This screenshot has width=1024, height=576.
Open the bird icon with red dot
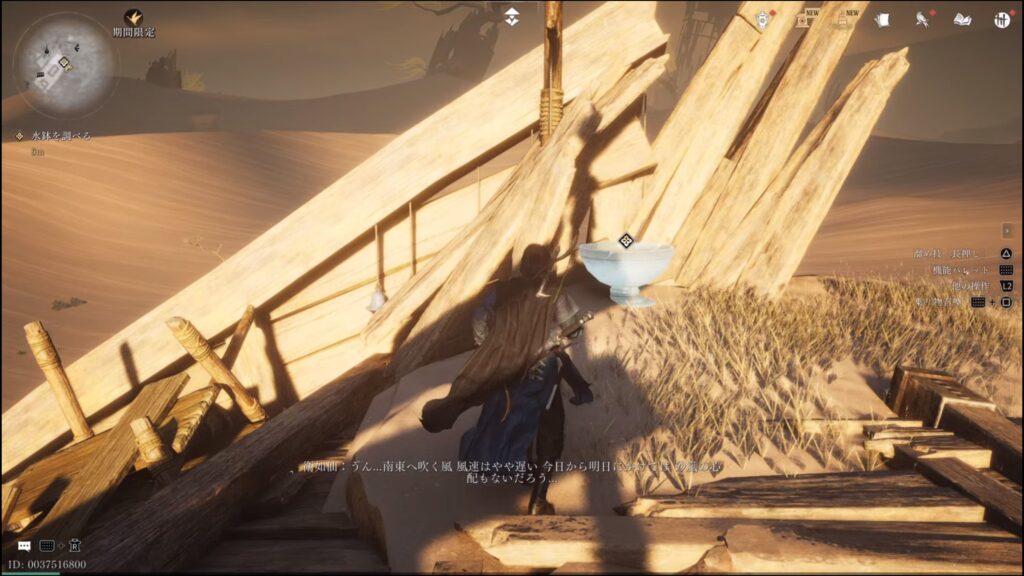pos(922,19)
